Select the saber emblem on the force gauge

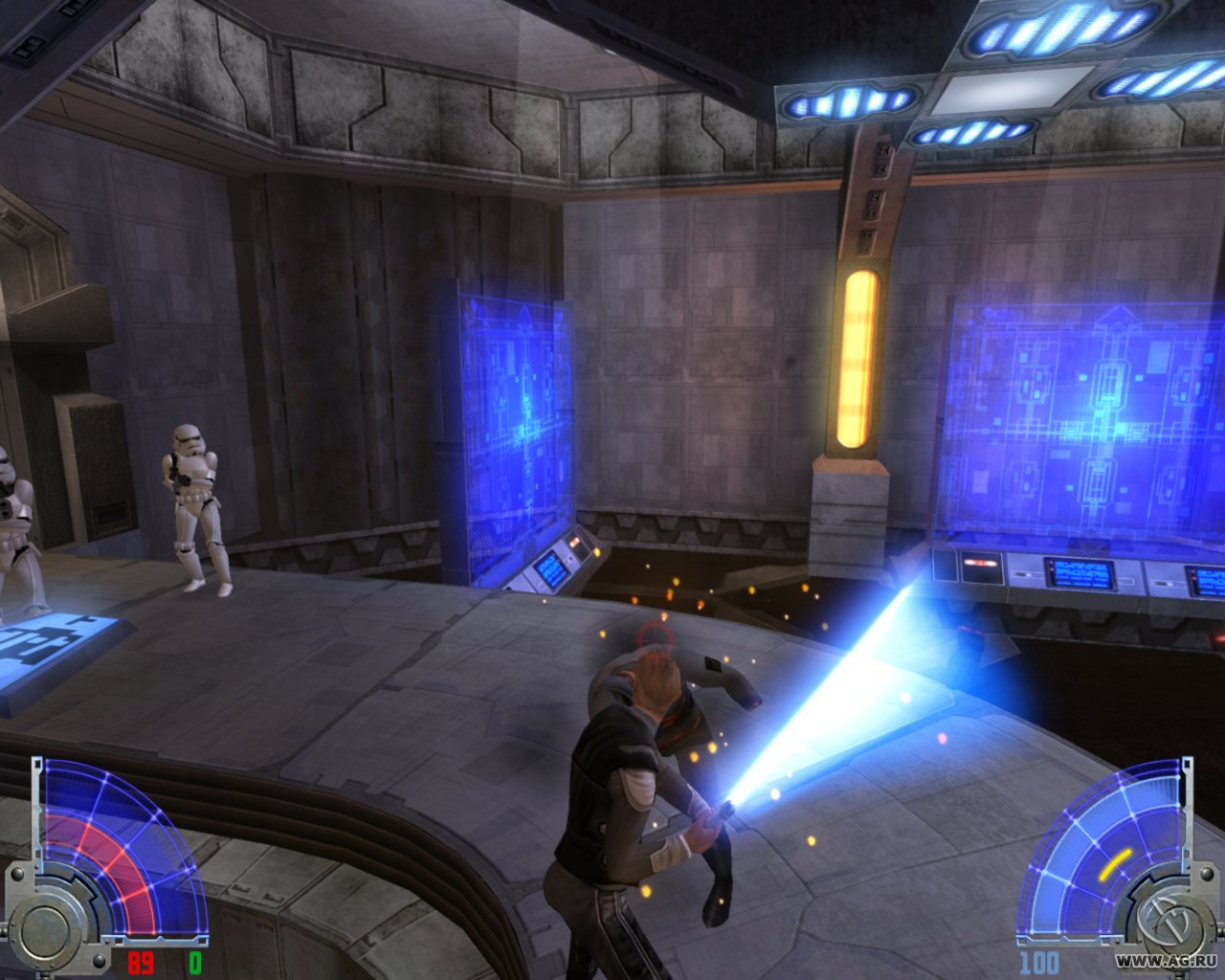[x=1168, y=920]
